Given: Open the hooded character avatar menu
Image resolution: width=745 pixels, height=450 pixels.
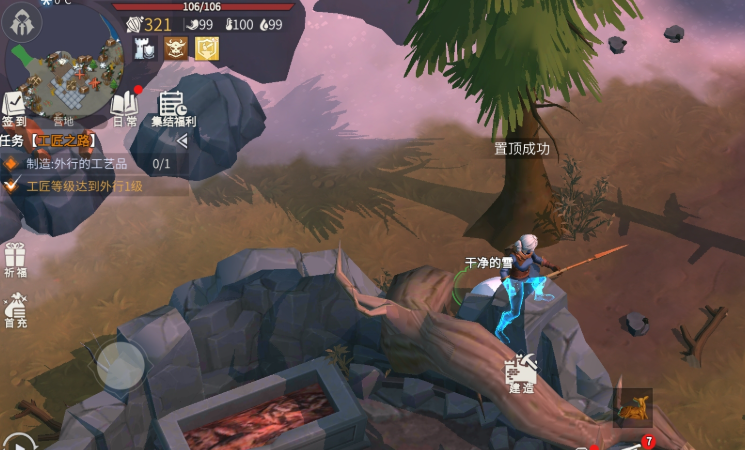Looking at the screenshot, I should pos(22,24).
